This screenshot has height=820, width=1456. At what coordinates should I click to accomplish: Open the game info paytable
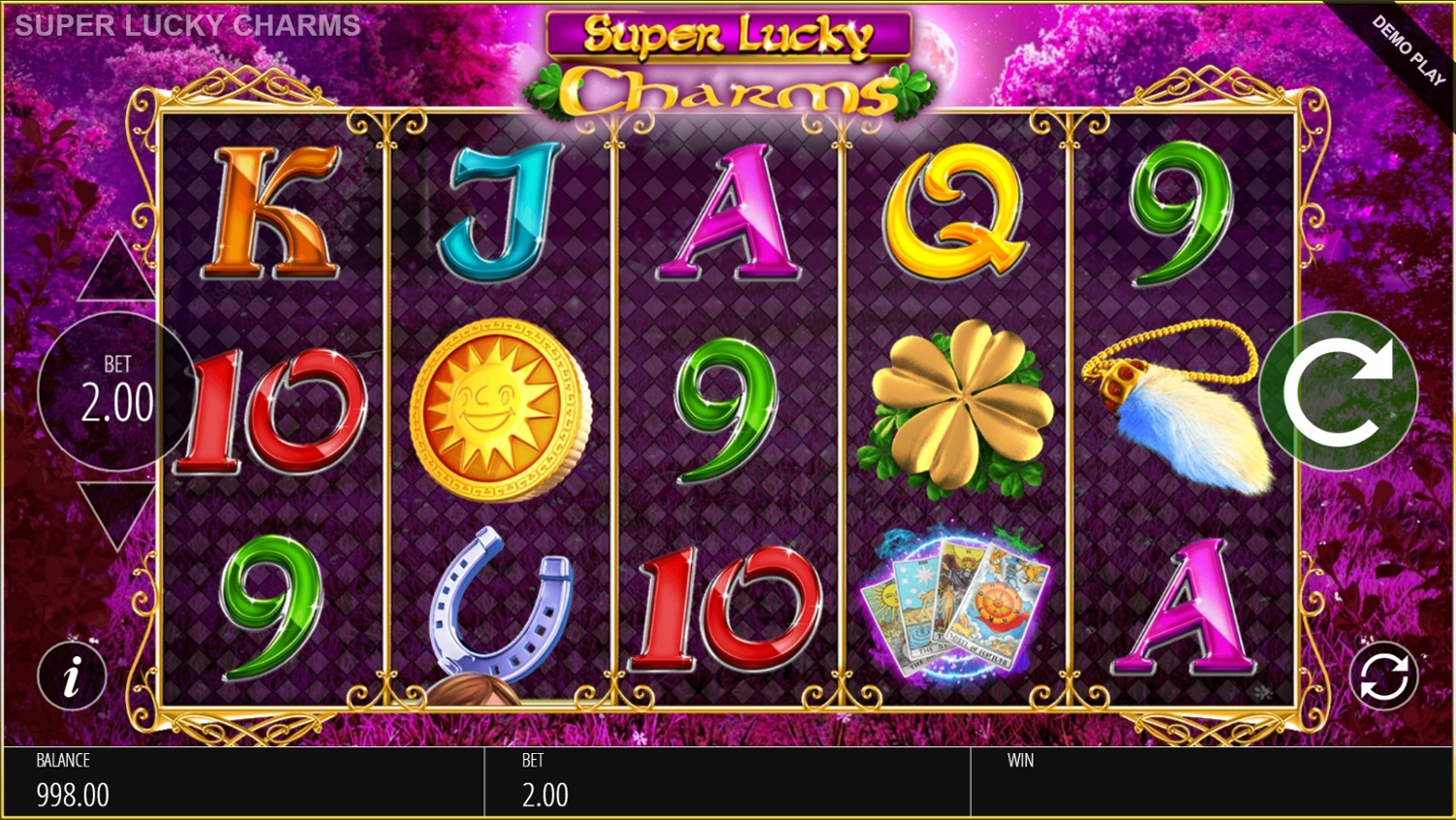pyautogui.click(x=72, y=675)
